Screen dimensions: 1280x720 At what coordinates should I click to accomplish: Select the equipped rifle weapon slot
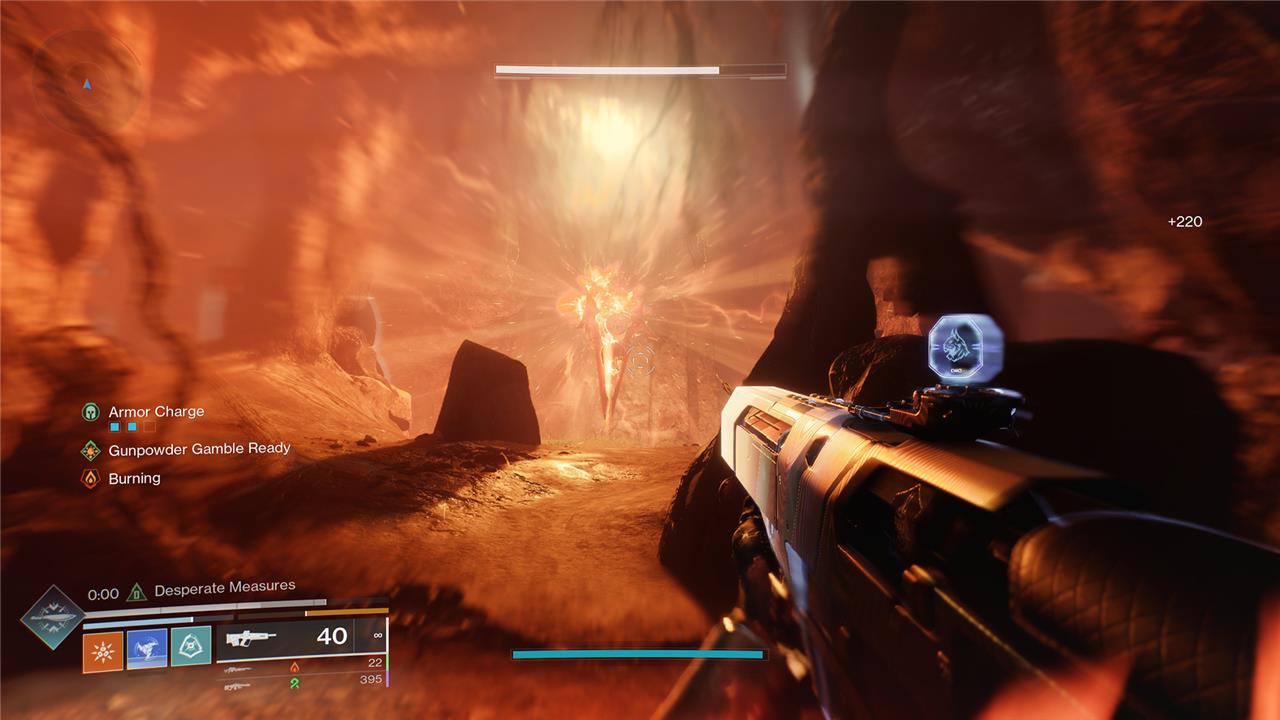(x=300, y=637)
